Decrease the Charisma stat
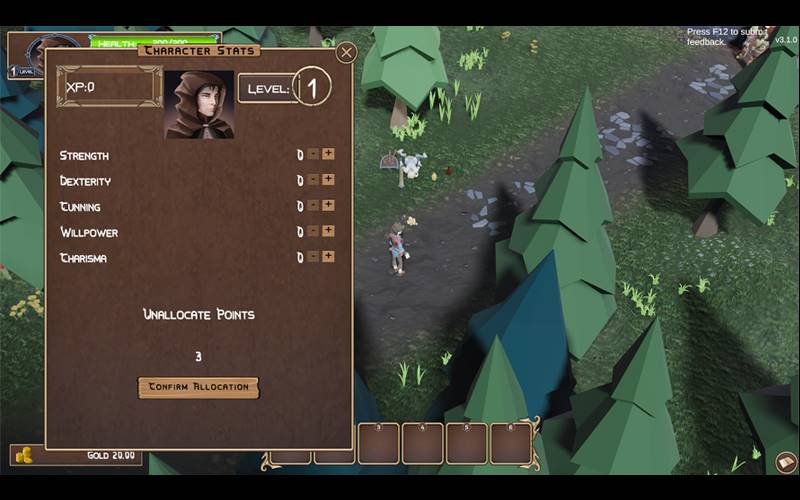 coord(313,256)
